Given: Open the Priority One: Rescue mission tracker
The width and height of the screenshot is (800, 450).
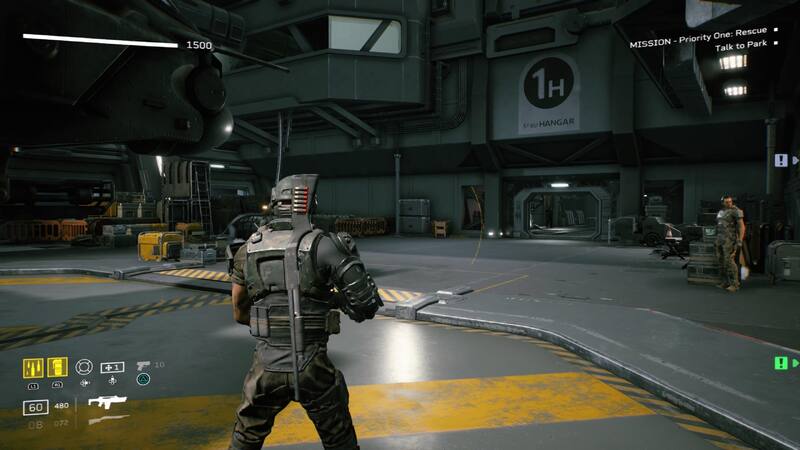Looking at the screenshot, I should coord(698,44).
